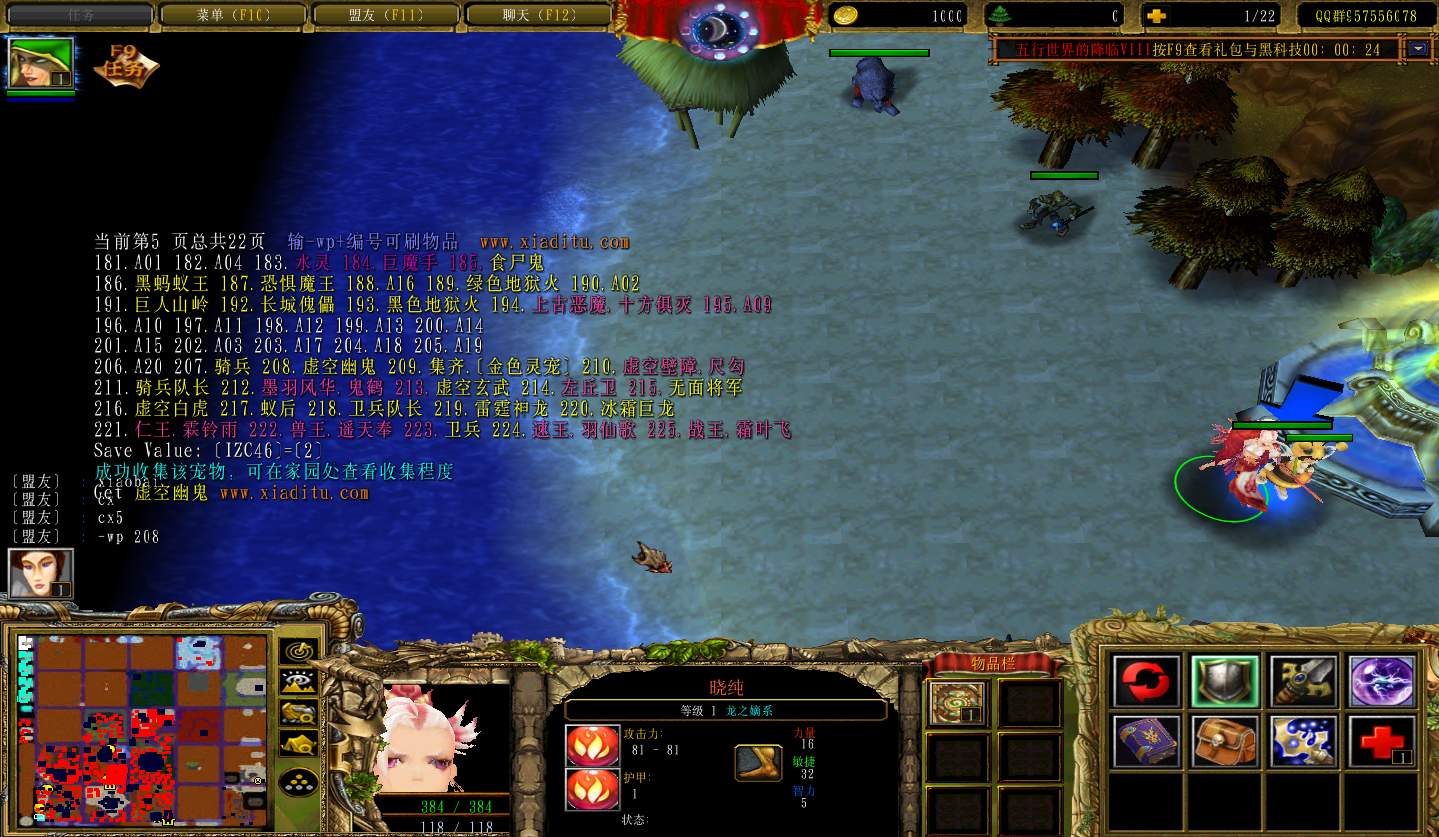
Task: Activate the red circular arrows ability
Action: tap(1147, 681)
